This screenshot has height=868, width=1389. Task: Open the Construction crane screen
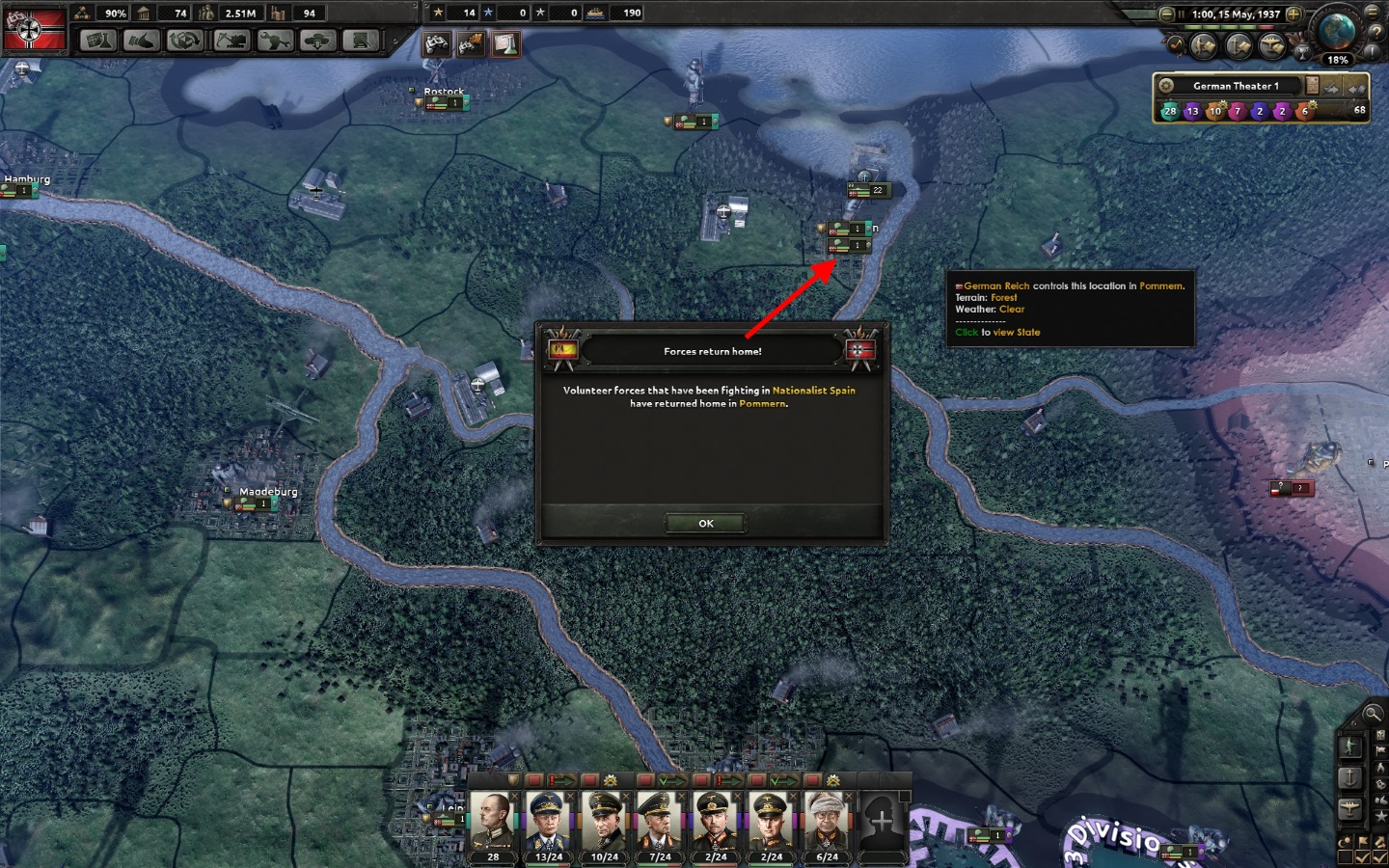click(x=231, y=41)
